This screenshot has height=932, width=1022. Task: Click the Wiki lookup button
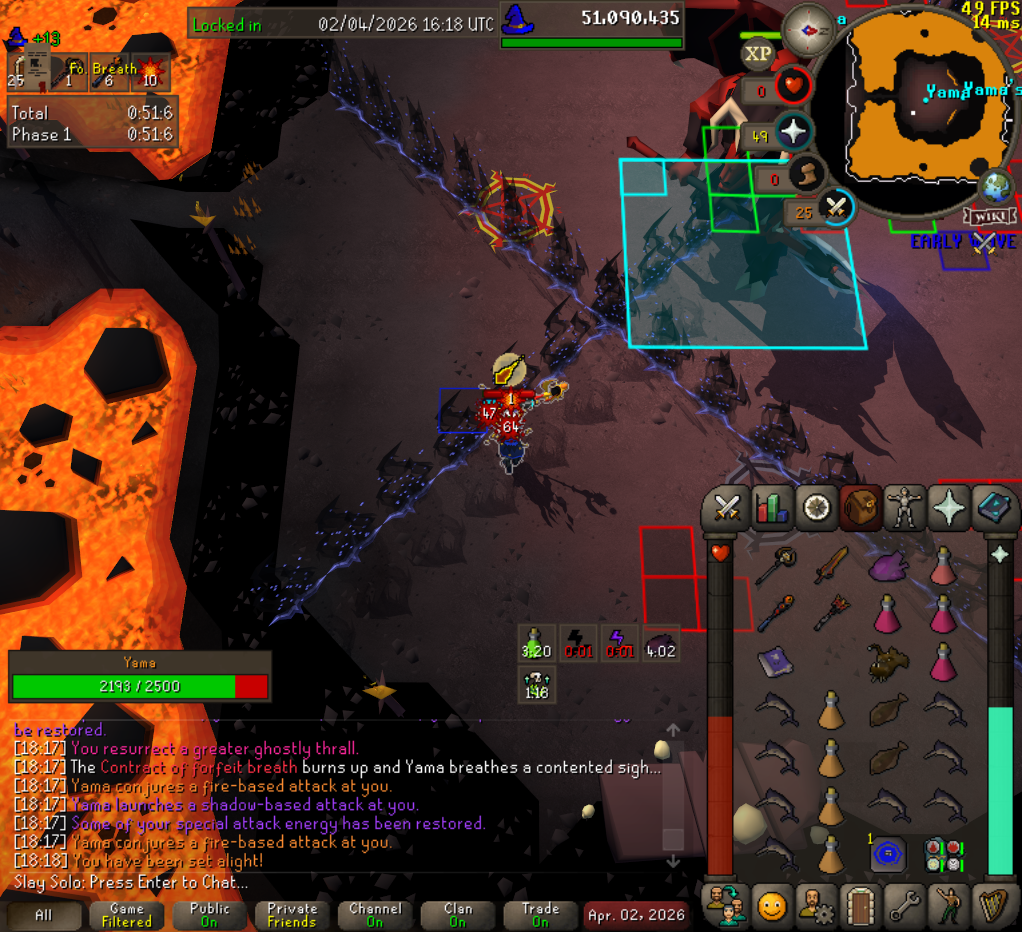(989, 217)
